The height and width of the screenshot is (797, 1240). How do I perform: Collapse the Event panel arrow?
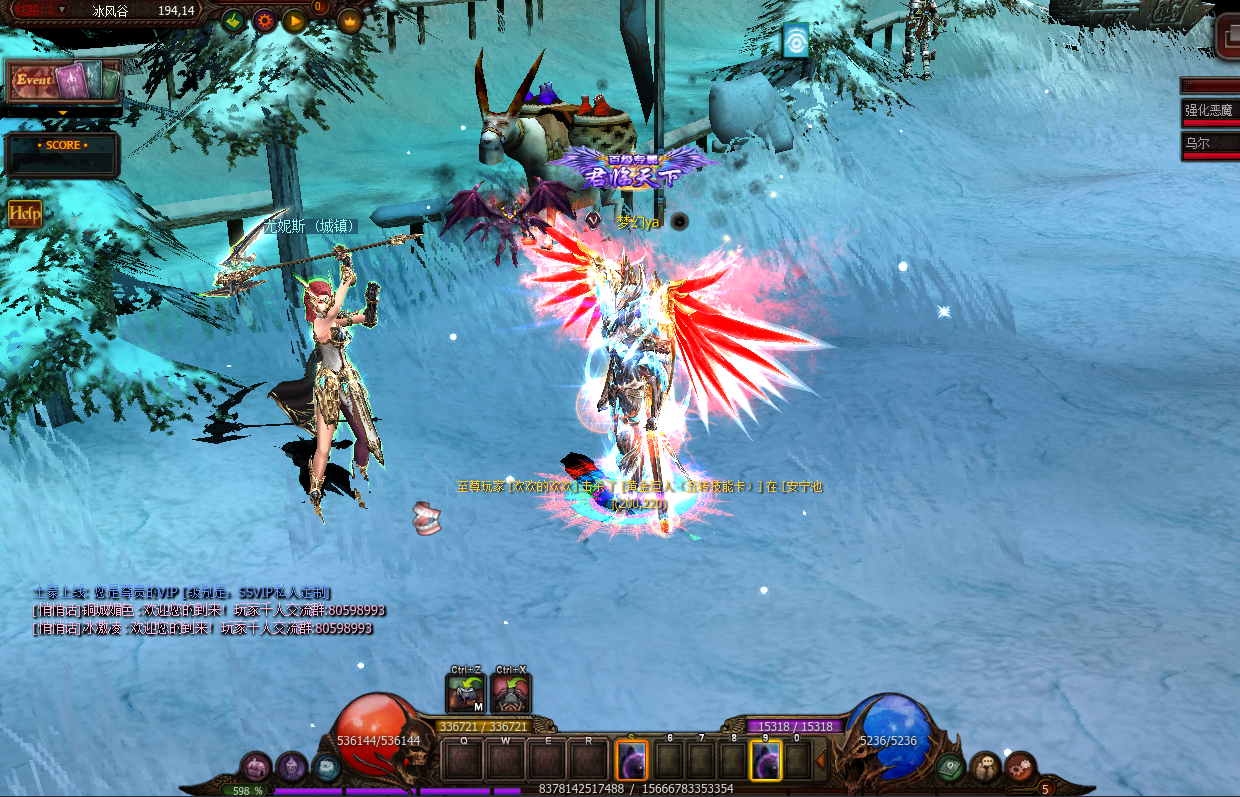point(62,113)
